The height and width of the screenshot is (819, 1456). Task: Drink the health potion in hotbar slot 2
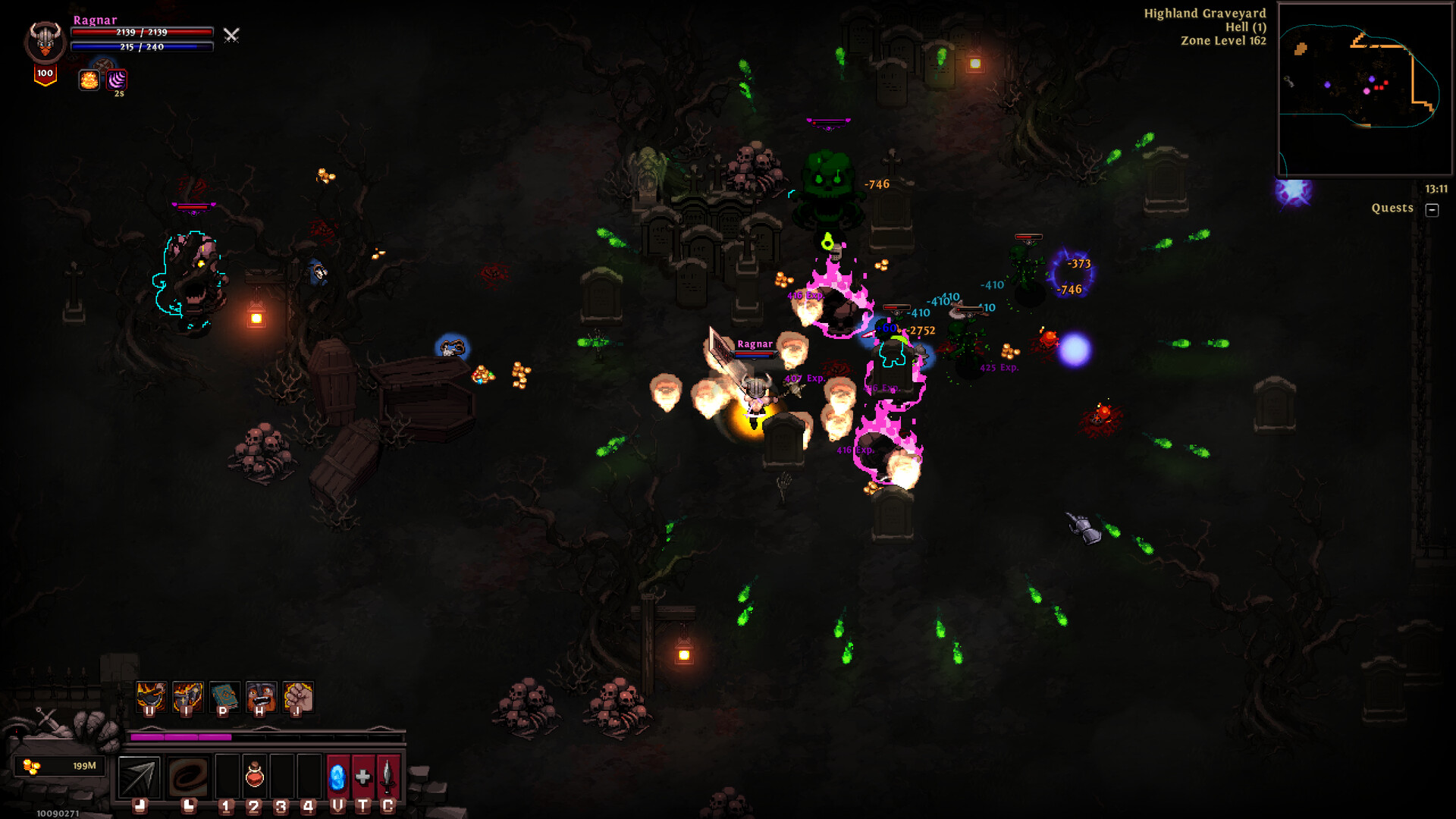tap(254, 777)
